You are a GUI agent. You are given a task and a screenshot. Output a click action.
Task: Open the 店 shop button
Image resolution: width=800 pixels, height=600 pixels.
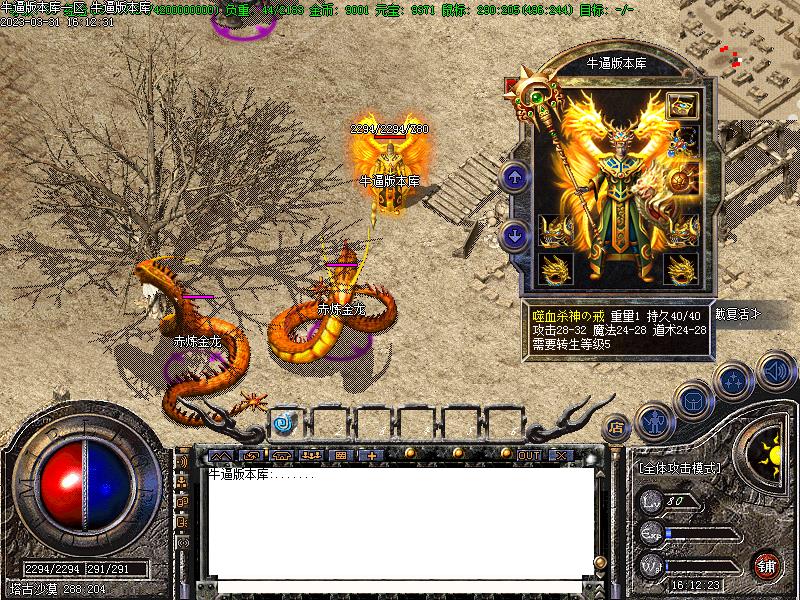point(617,426)
